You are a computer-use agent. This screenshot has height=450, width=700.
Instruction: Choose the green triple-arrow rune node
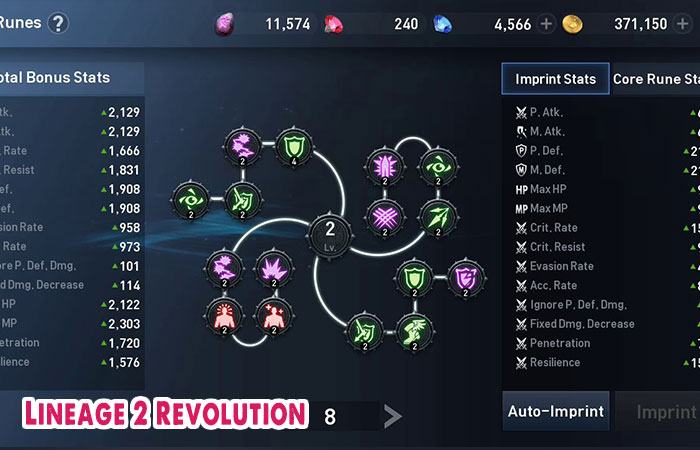pyautogui.click(x=435, y=216)
